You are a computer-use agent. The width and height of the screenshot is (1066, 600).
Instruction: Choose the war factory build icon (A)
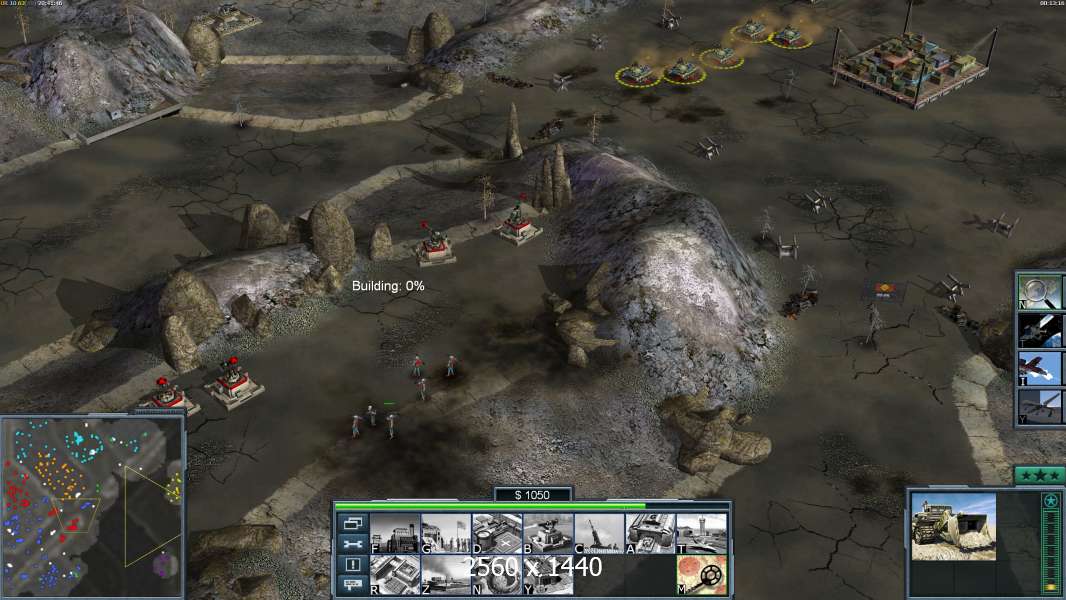coord(650,534)
